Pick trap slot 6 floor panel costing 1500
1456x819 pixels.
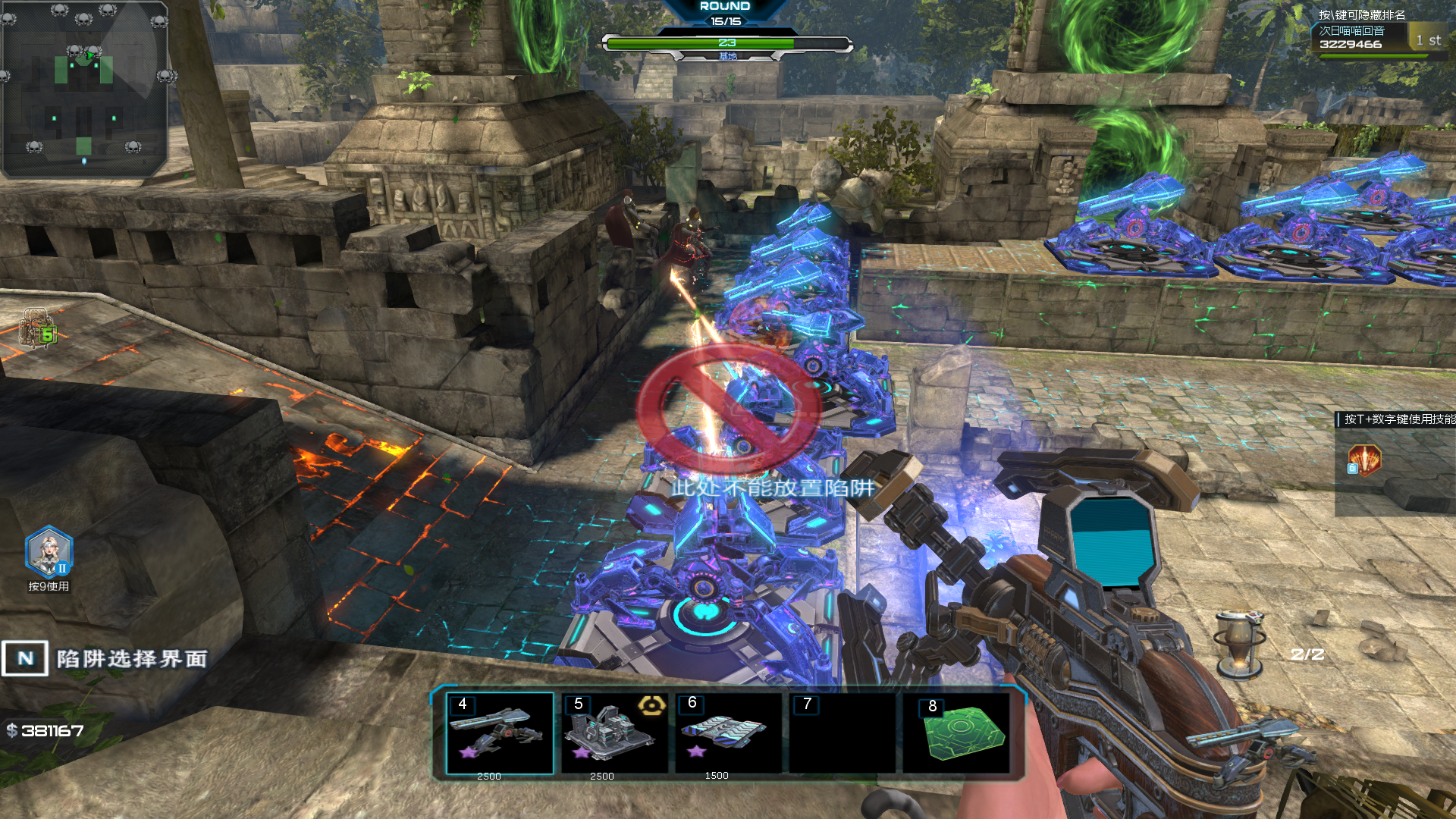pos(726,734)
